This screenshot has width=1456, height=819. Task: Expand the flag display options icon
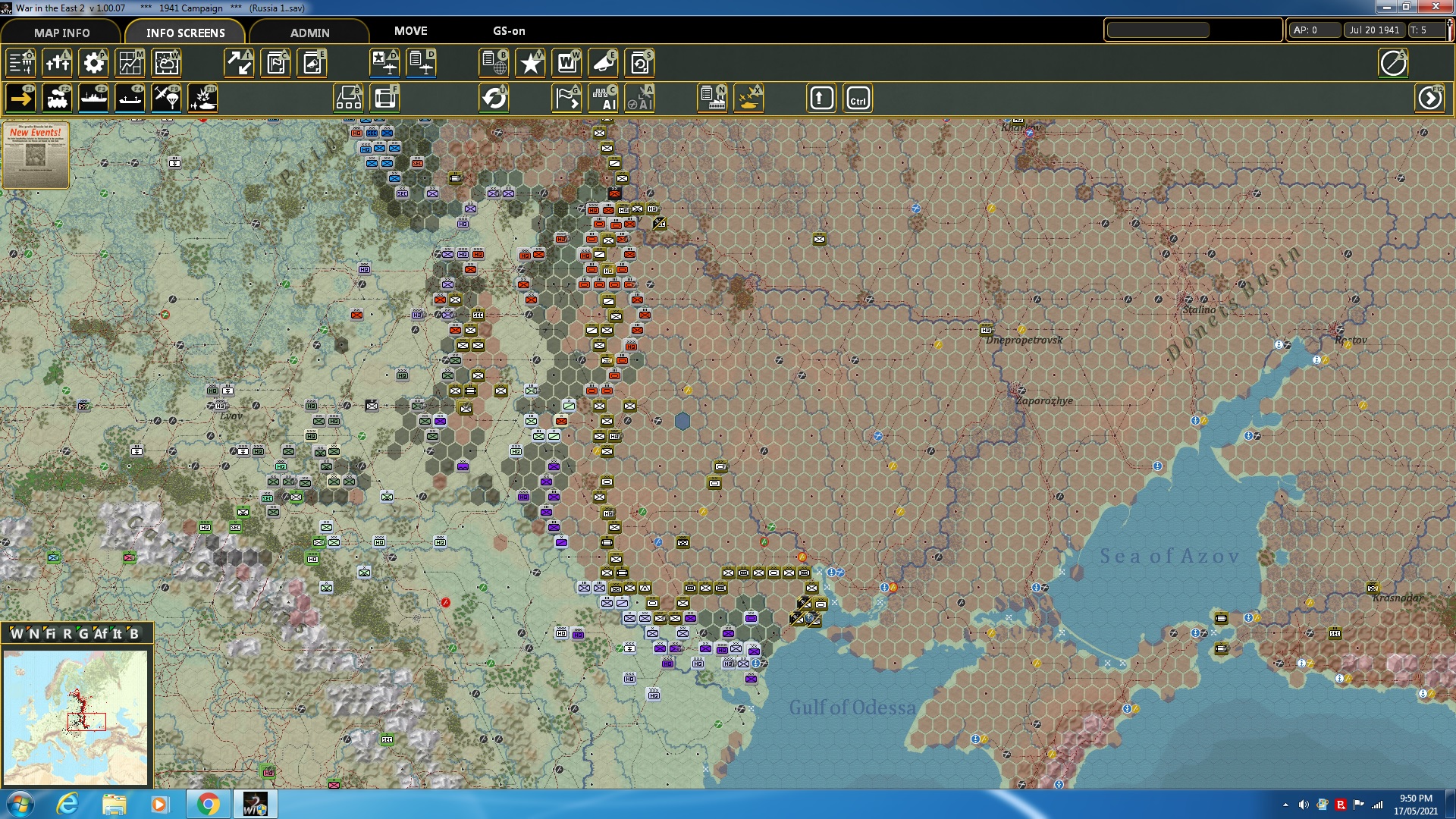pos(566,97)
